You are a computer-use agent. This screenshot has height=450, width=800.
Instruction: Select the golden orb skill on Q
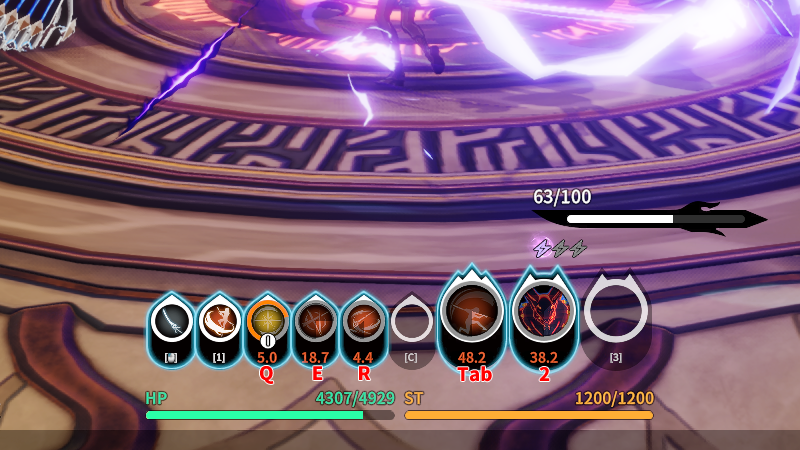coord(267,322)
